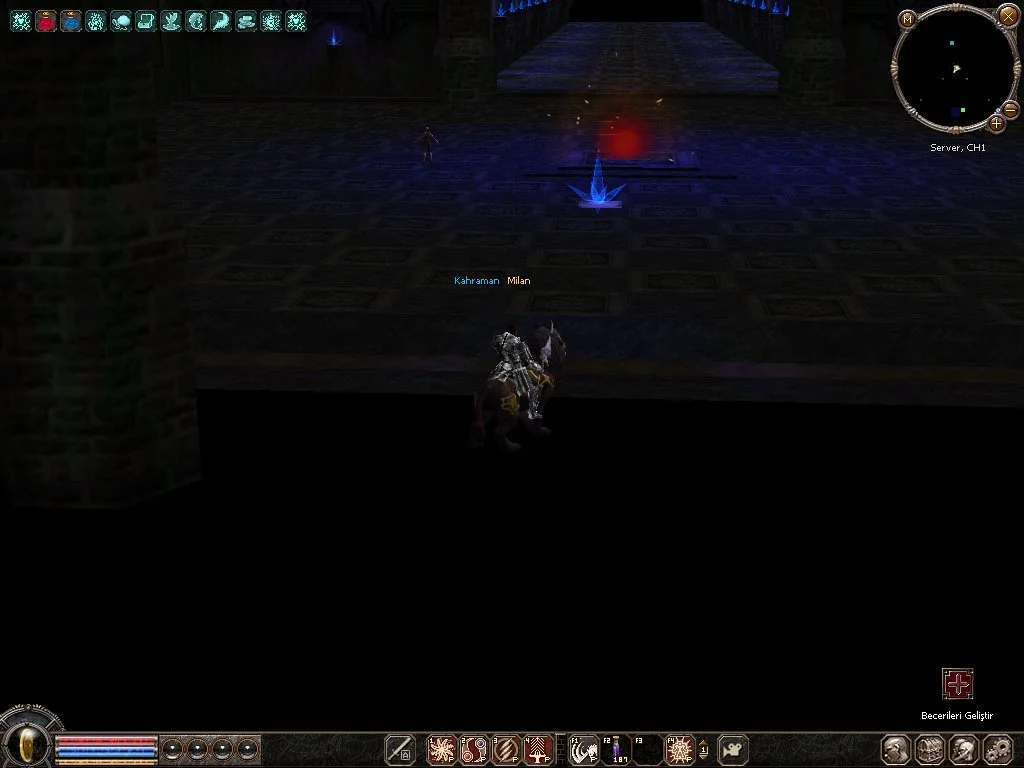The image size is (1024, 768).
Task: Activate the burst skill in slot F4
Action: [x=680, y=749]
